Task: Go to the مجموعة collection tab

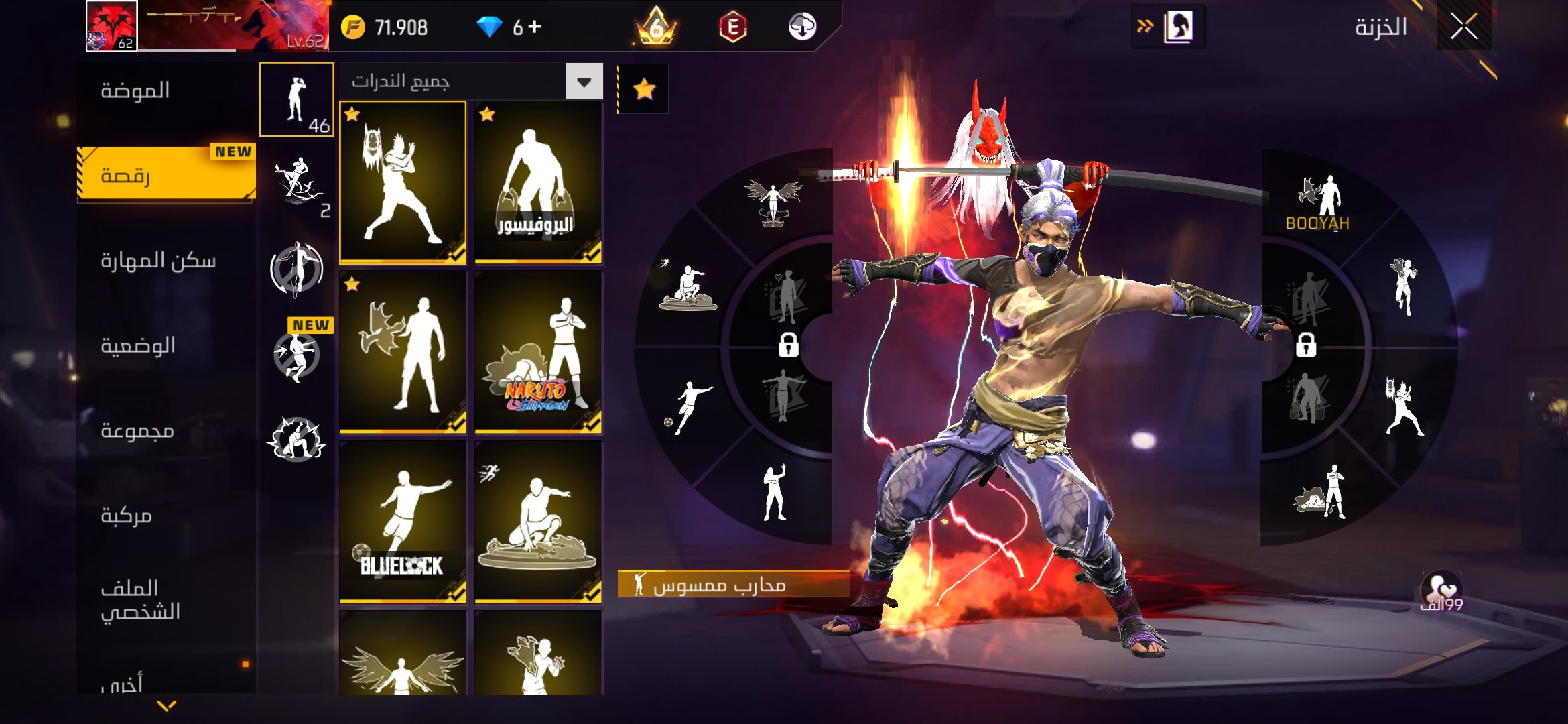Action: coord(137,430)
